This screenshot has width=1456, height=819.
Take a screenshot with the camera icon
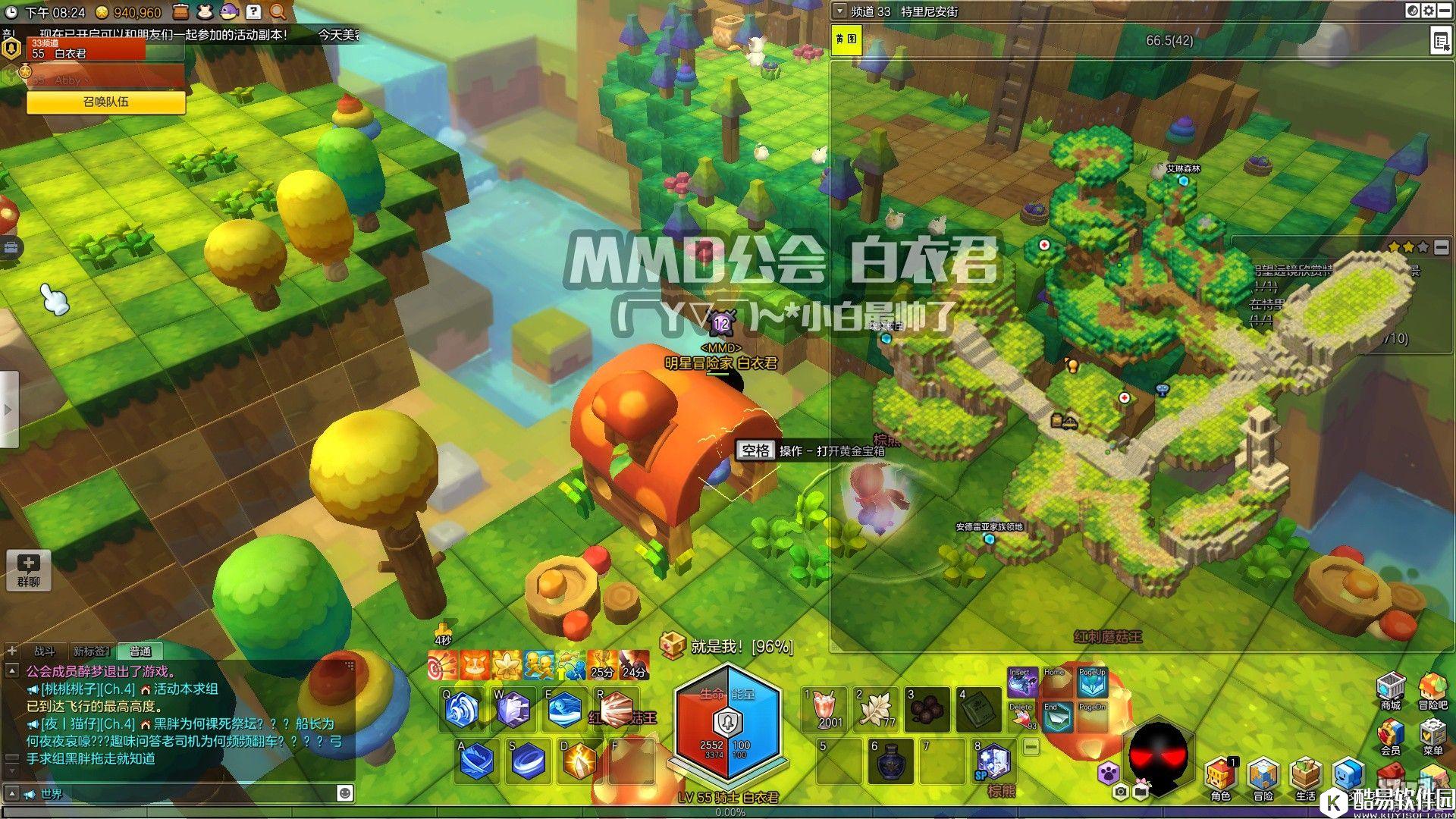coord(1121,792)
